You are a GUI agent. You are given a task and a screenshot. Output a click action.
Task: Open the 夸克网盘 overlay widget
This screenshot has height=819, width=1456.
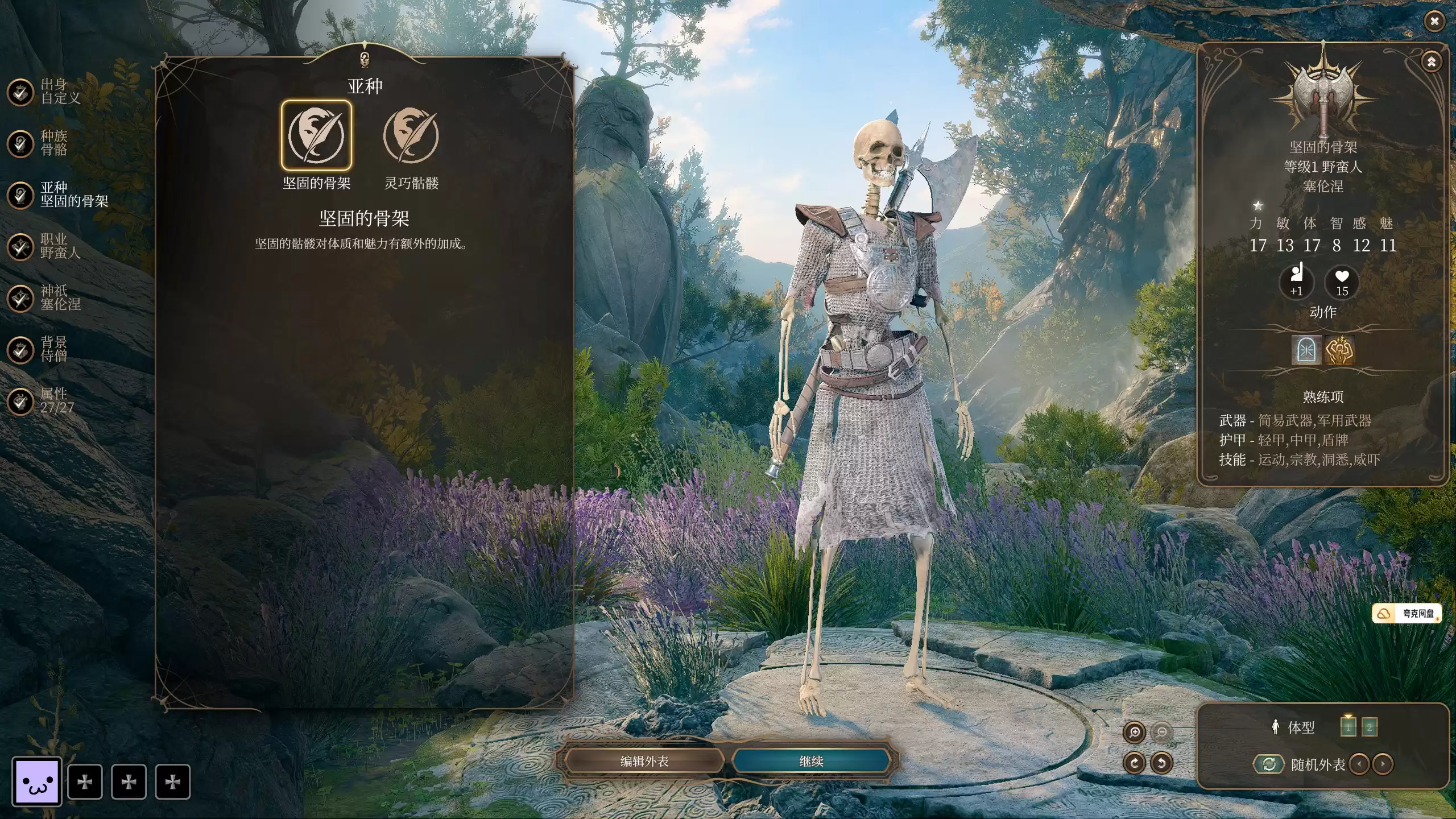[1407, 613]
